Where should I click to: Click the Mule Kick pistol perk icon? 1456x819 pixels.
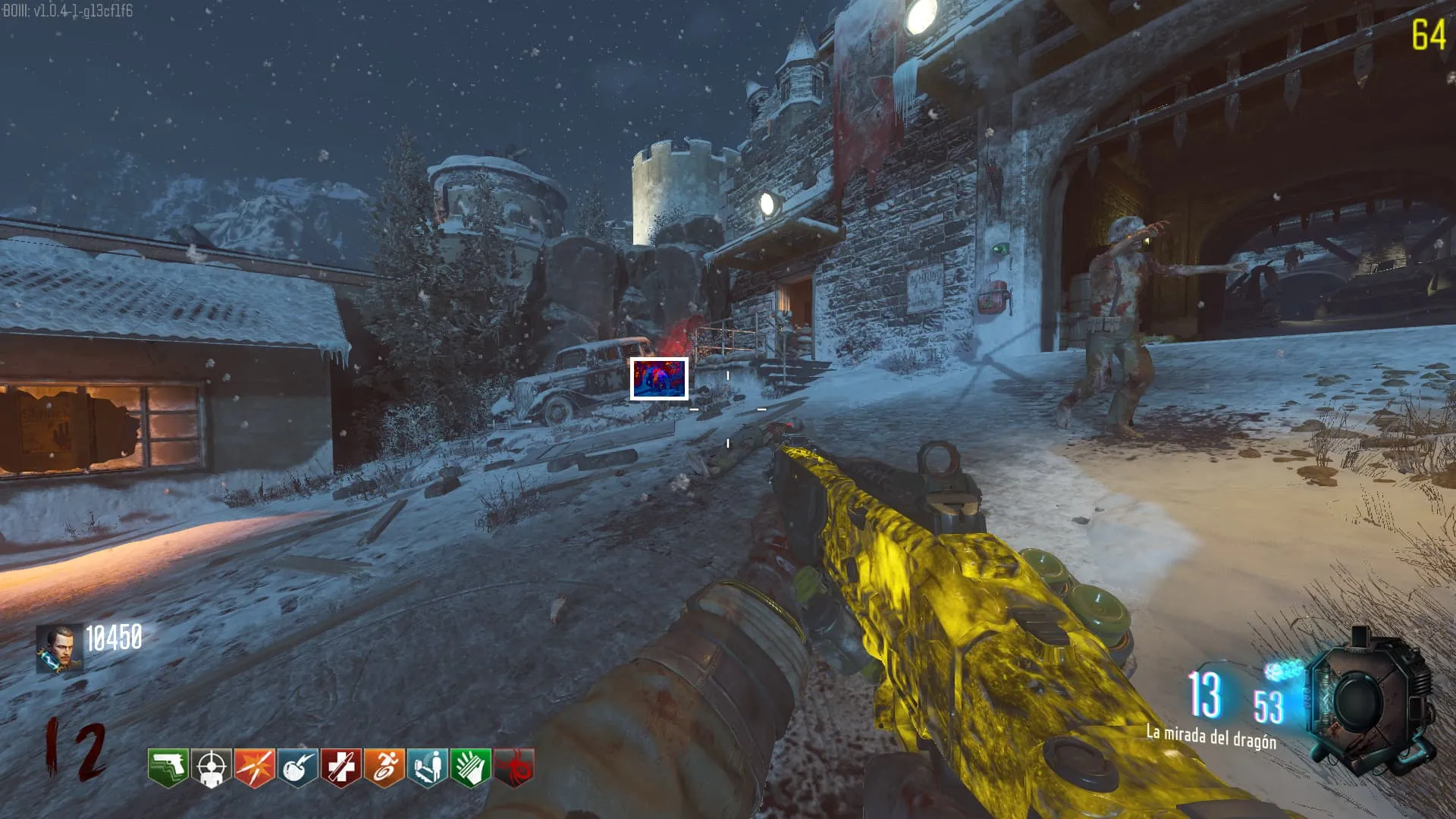pyautogui.click(x=168, y=767)
